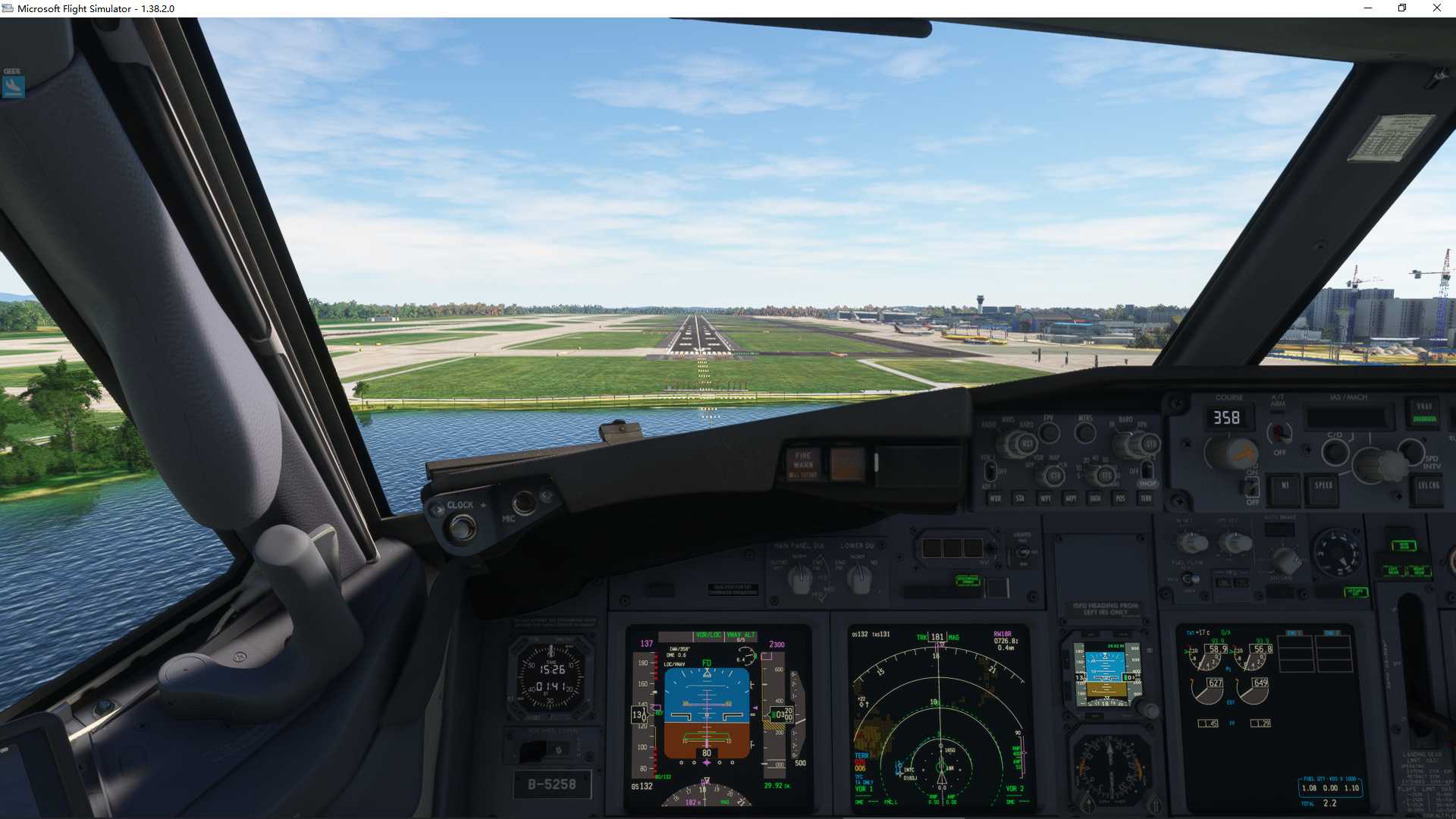Flip the VOR 1 / ADF 1 selector switch
Screen dimensions: 1456x819
click(990, 472)
